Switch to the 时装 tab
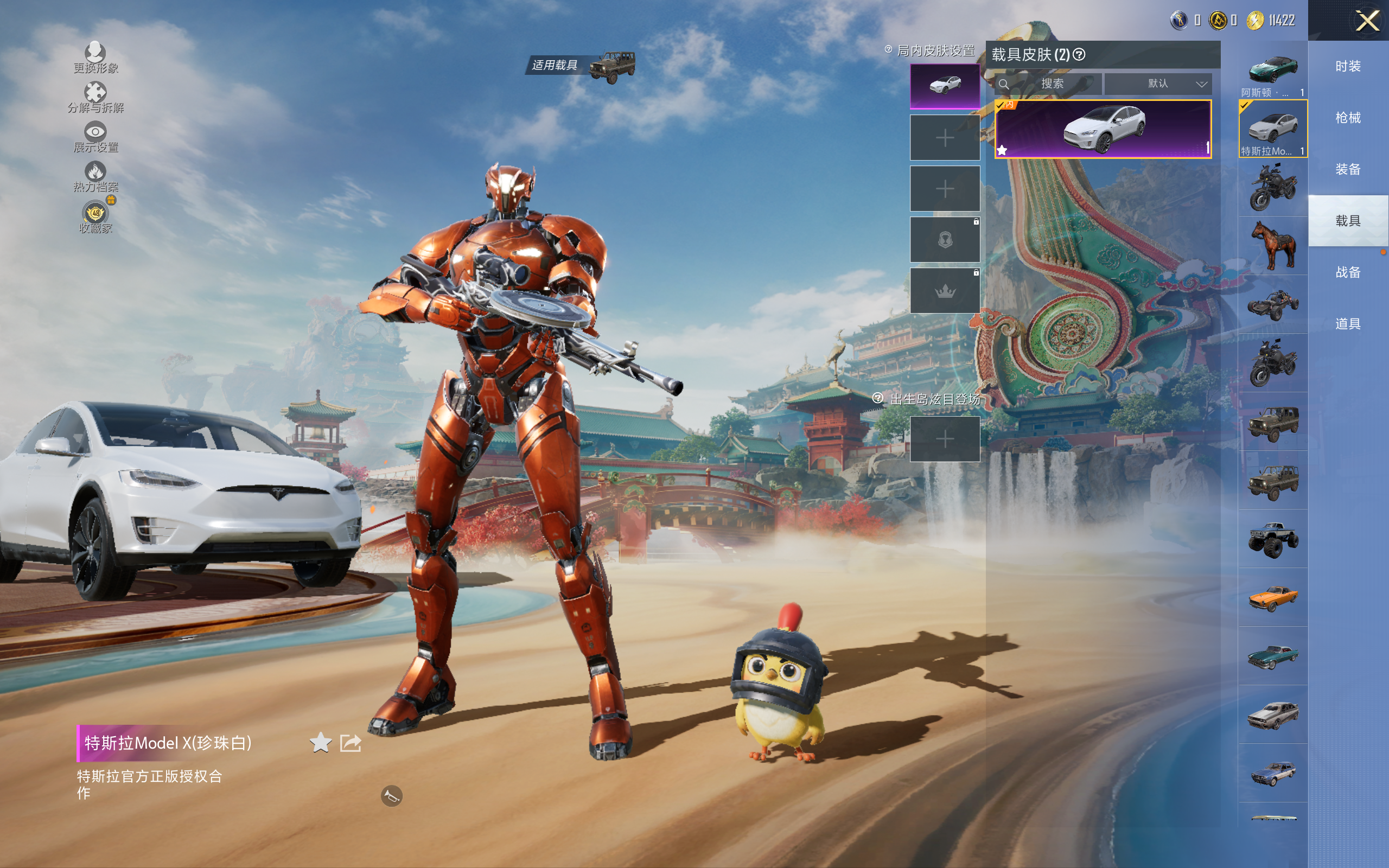The width and height of the screenshot is (1389, 868). pos(1348,67)
